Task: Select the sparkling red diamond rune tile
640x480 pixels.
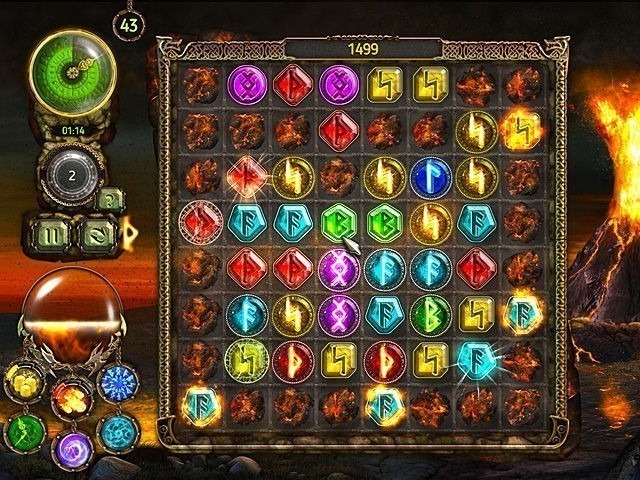Action: (x=244, y=176)
